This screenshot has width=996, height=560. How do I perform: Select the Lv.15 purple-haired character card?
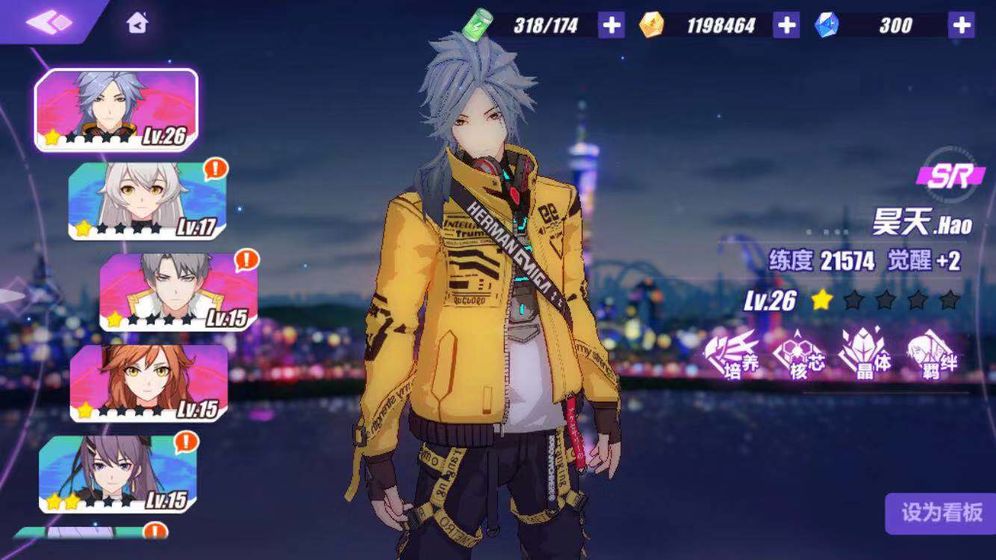click(118, 474)
